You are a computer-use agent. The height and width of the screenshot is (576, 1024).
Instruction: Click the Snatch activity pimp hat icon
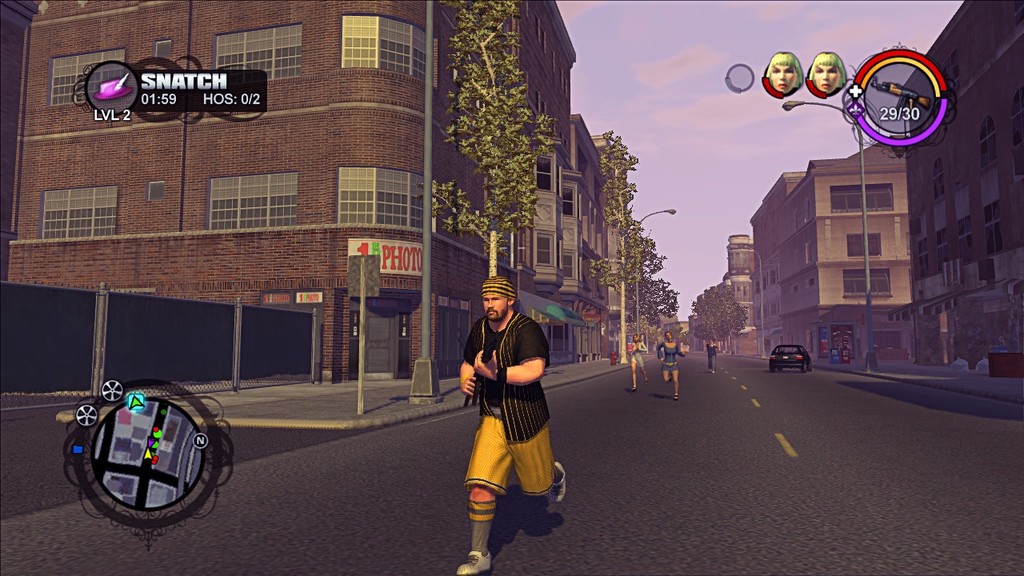[110, 86]
